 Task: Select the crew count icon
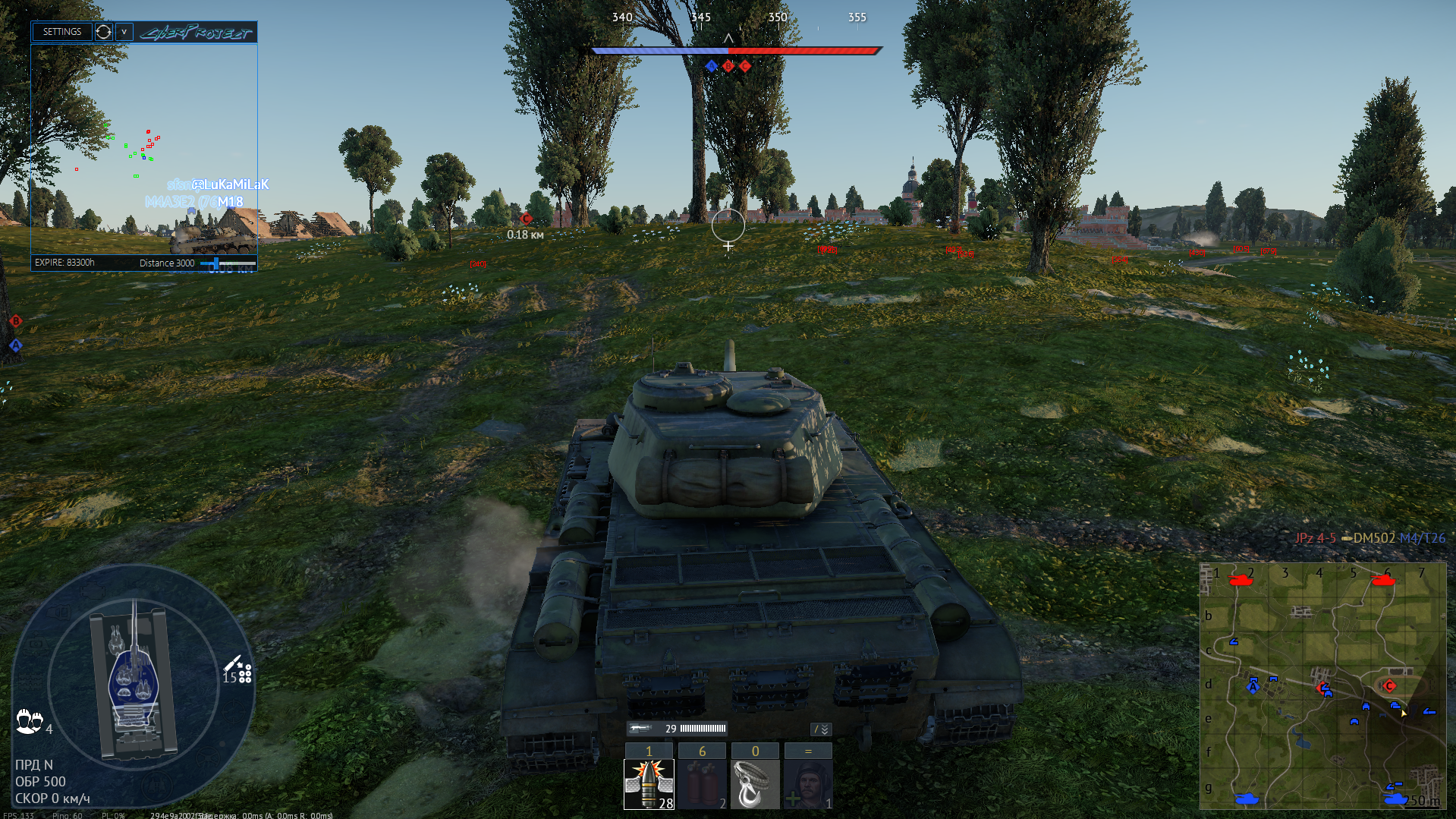[x=30, y=721]
